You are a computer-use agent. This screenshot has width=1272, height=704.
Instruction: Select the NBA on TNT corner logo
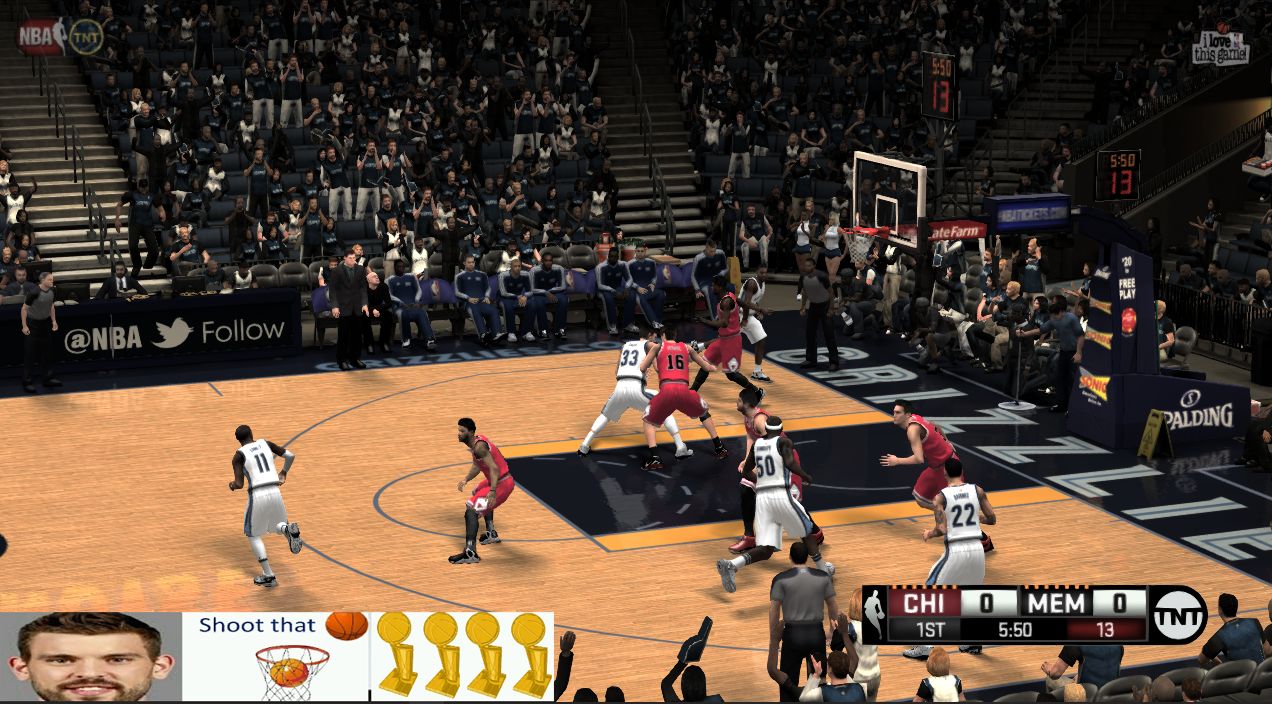tap(60, 36)
